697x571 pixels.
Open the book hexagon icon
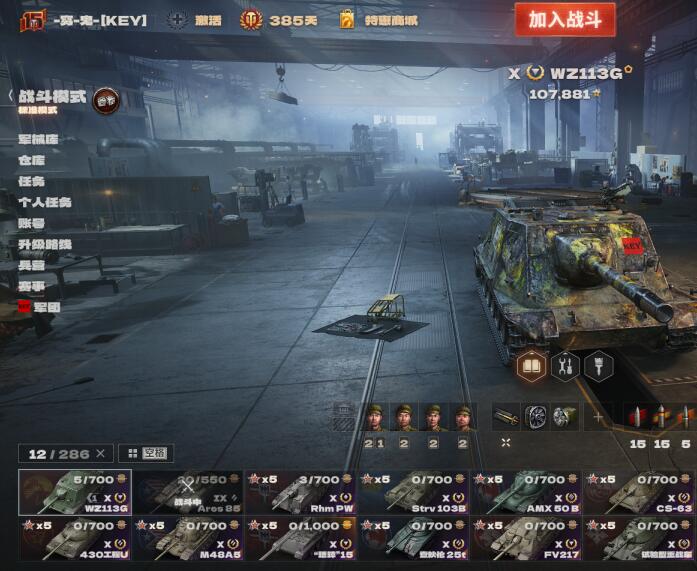coord(532,366)
